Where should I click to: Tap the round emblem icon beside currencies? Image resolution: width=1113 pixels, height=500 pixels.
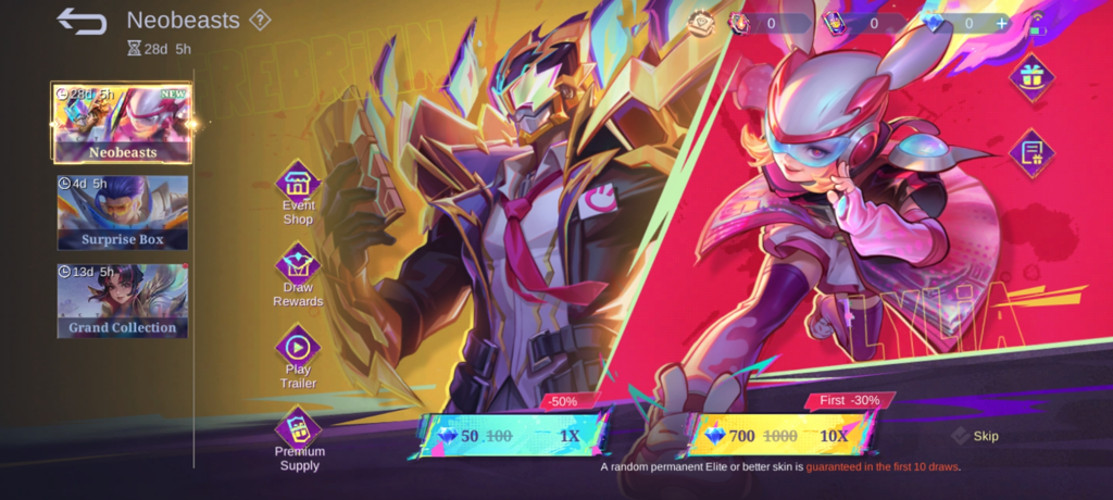[701, 23]
